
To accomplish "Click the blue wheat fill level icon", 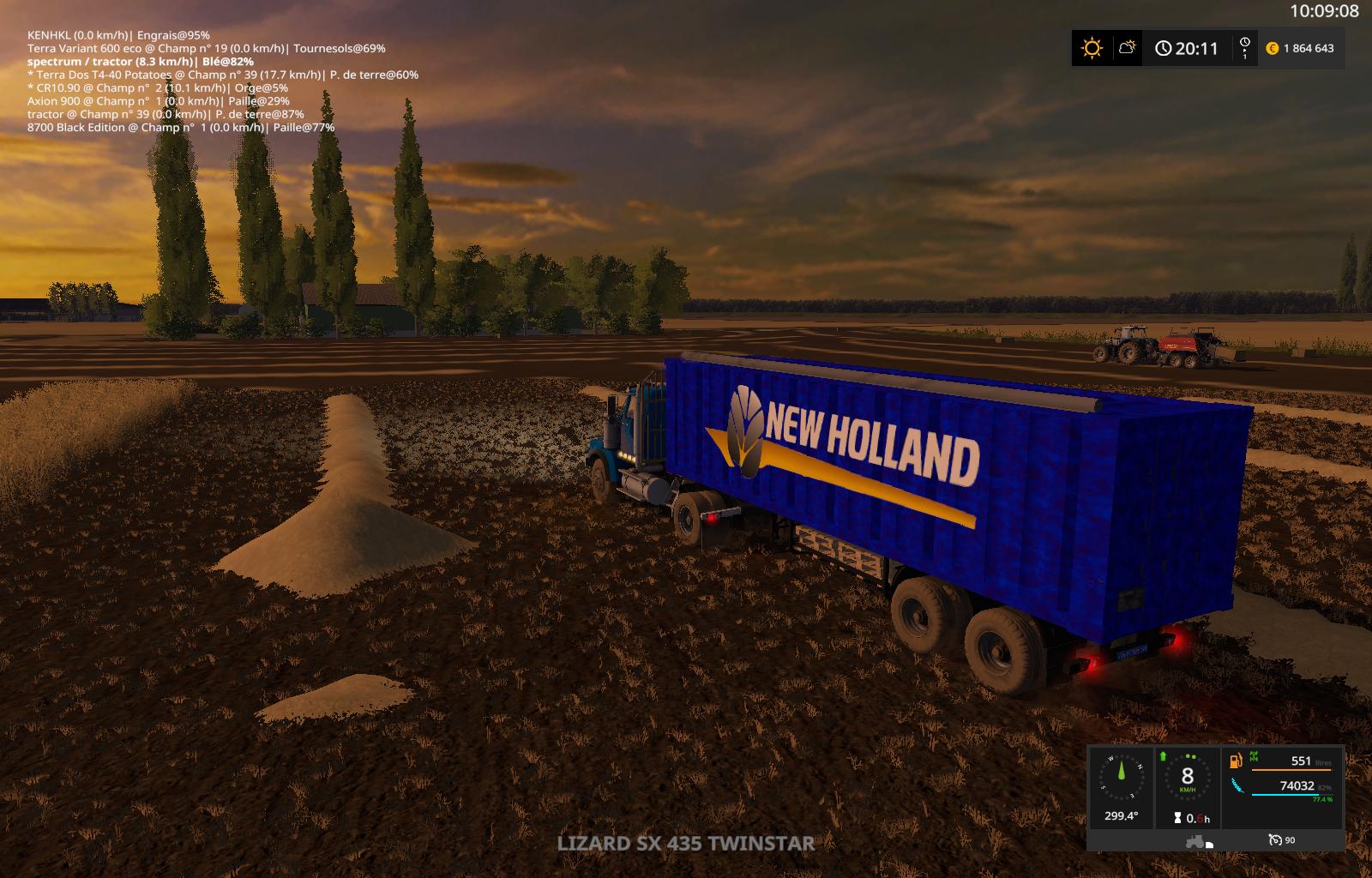I will [x=1237, y=785].
